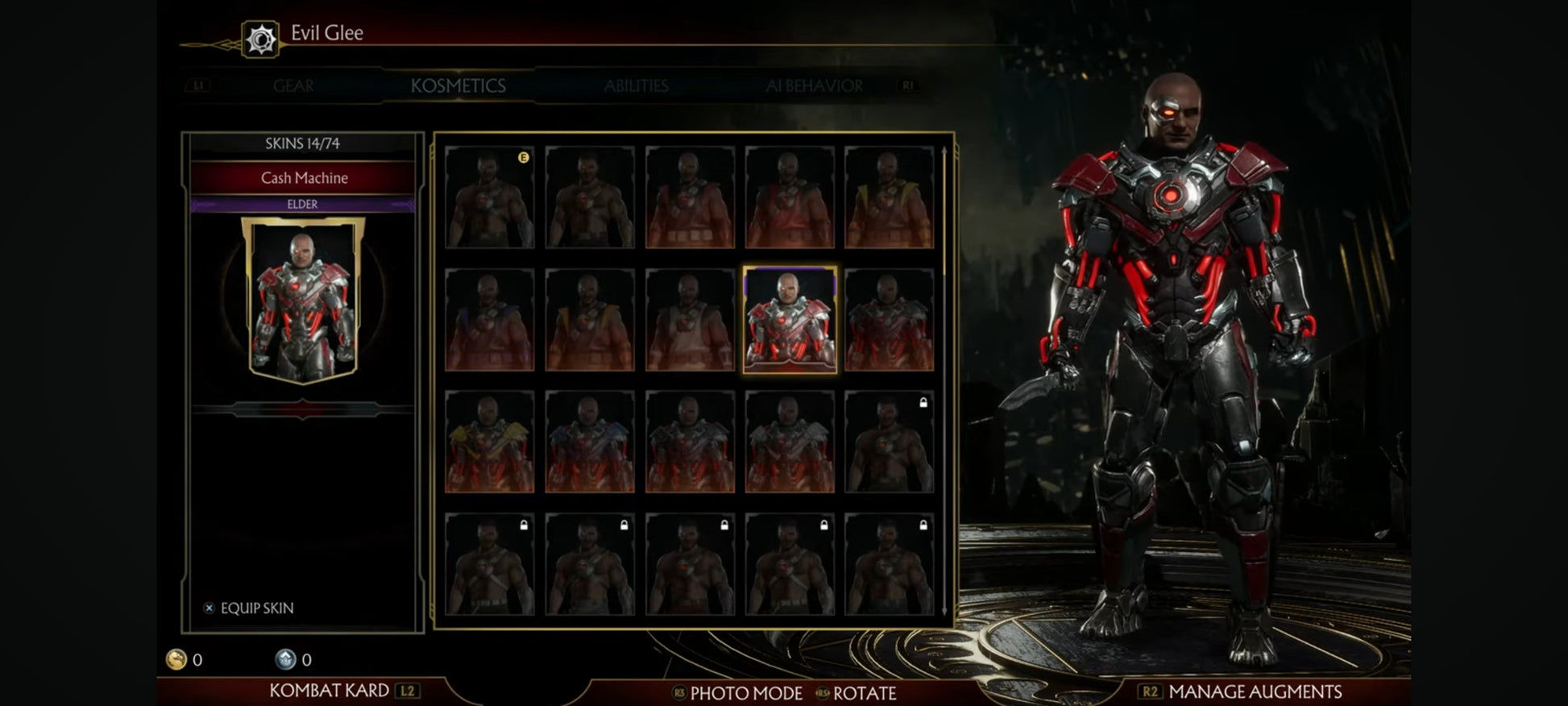This screenshot has height=706, width=1568.
Task: Open Manage Augments
Action: (1254, 691)
